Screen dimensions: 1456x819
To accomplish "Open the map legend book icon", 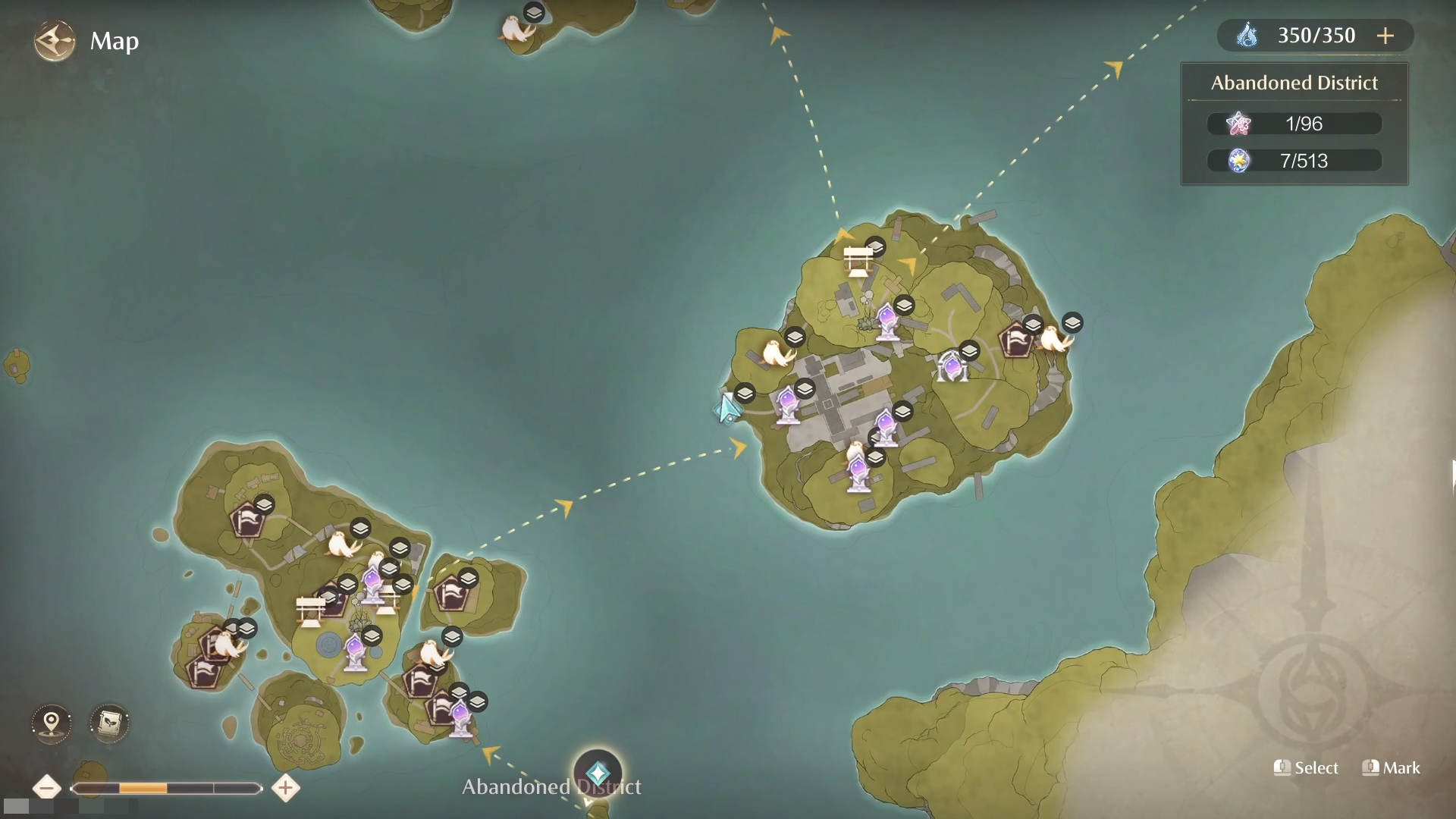I will tap(109, 723).
